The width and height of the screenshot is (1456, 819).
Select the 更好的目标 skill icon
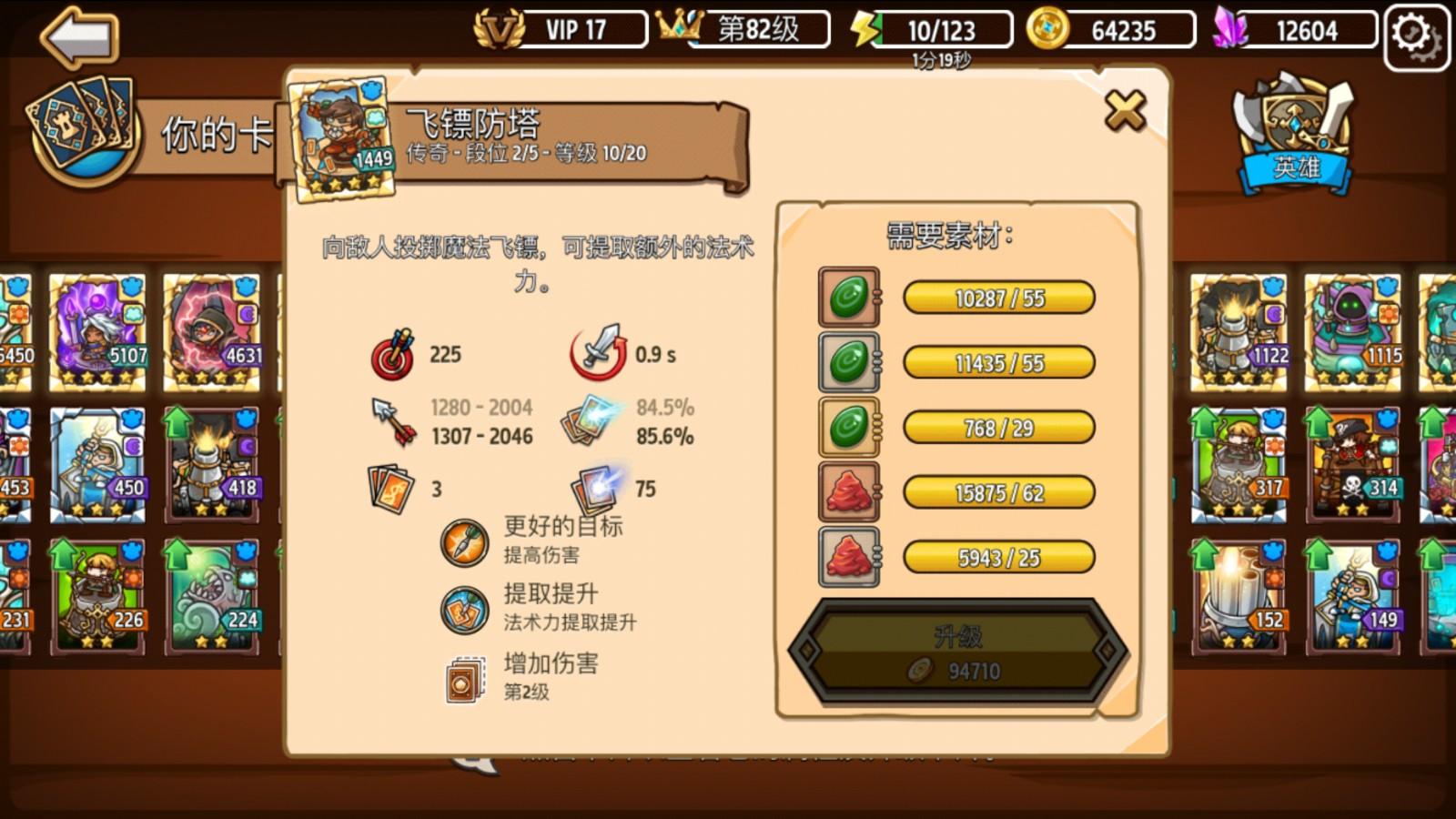click(464, 536)
